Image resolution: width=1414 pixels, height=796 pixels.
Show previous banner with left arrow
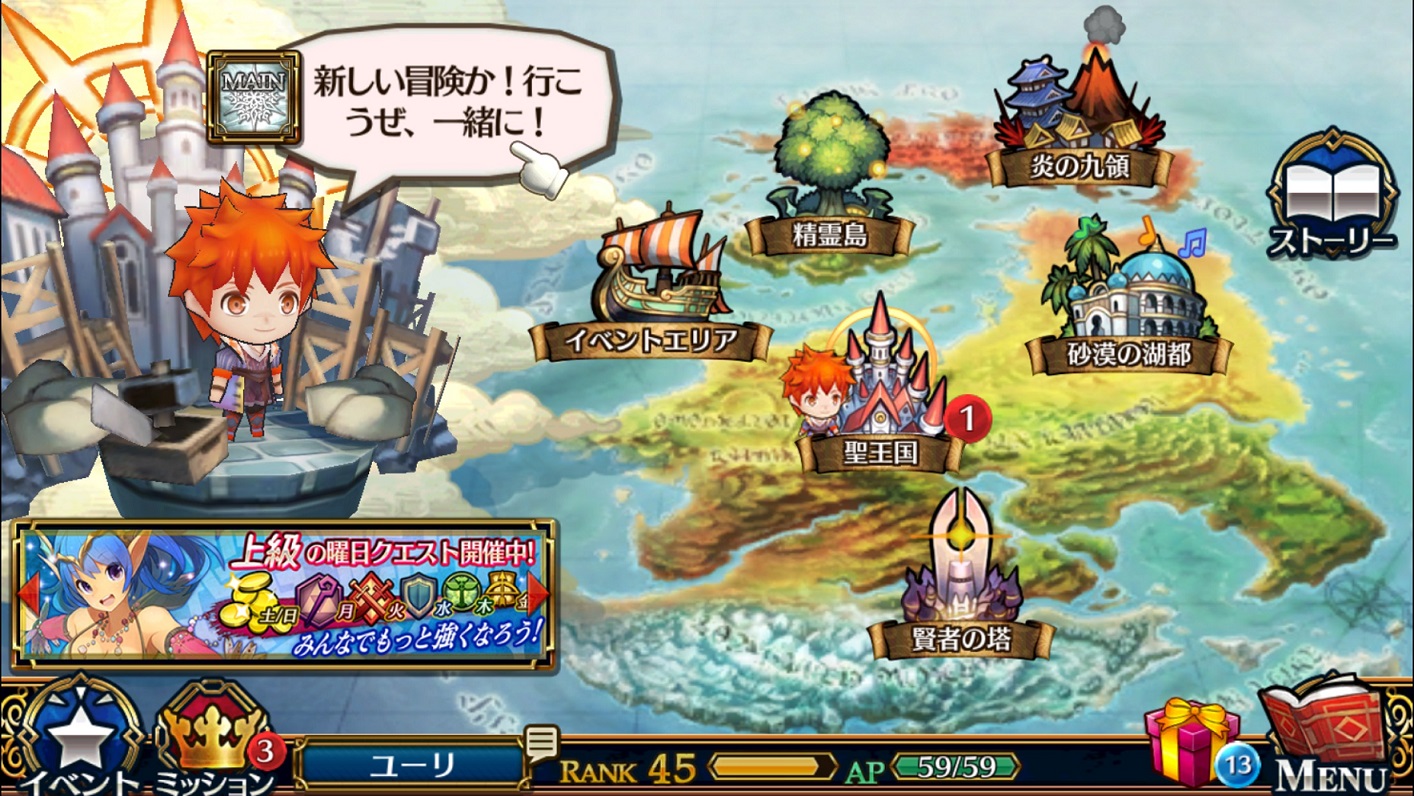(29, 594)
